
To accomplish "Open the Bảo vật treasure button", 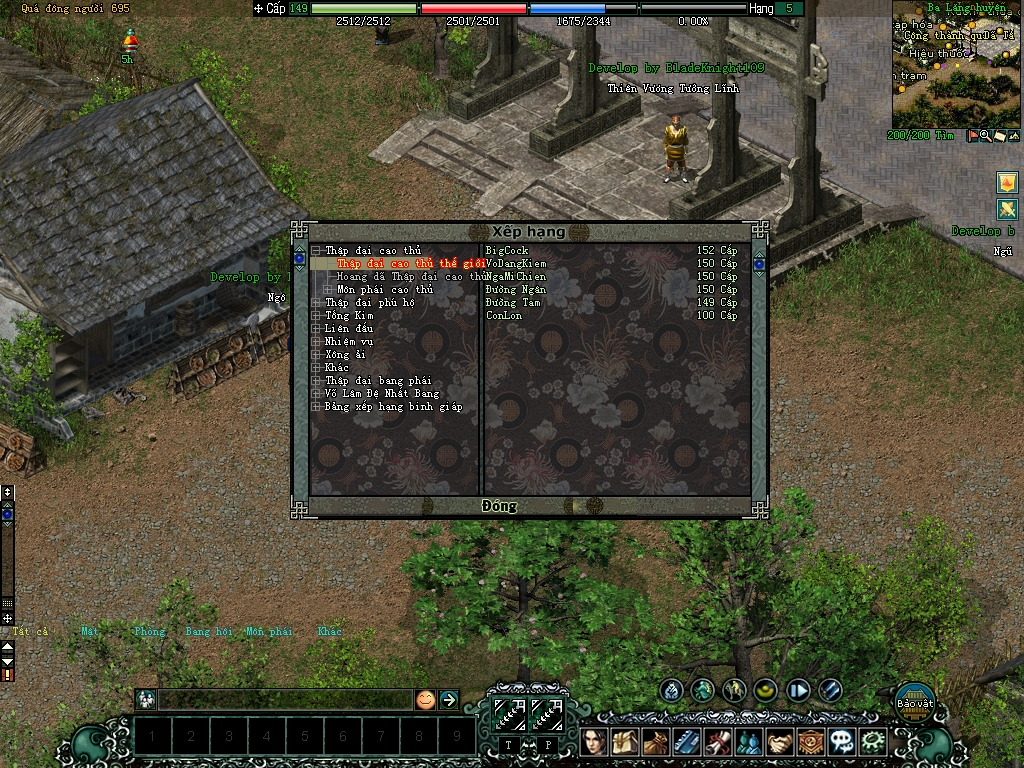I will tap(914, 699).
